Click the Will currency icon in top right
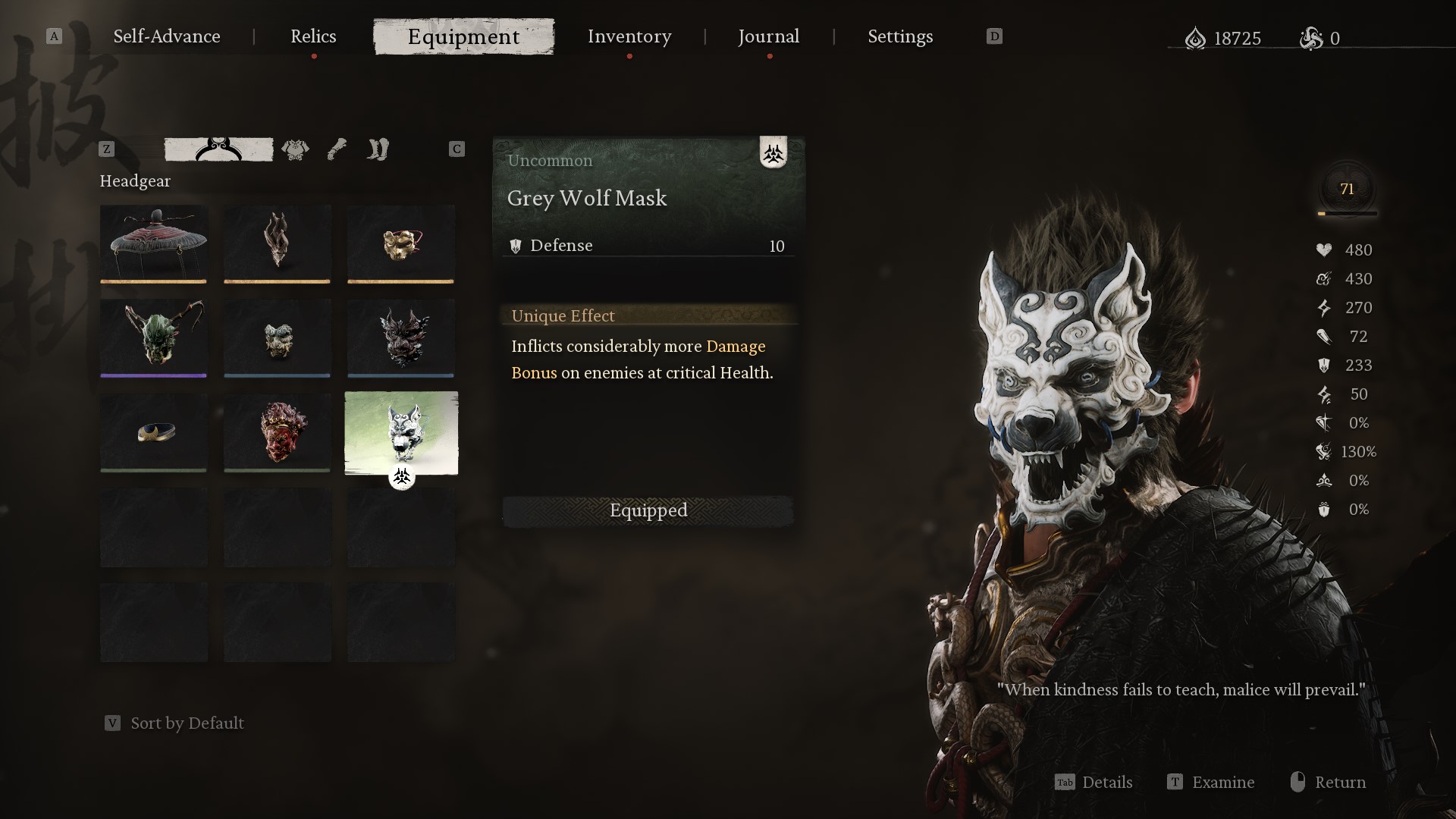1456x819 pixels. [1197, 39]
